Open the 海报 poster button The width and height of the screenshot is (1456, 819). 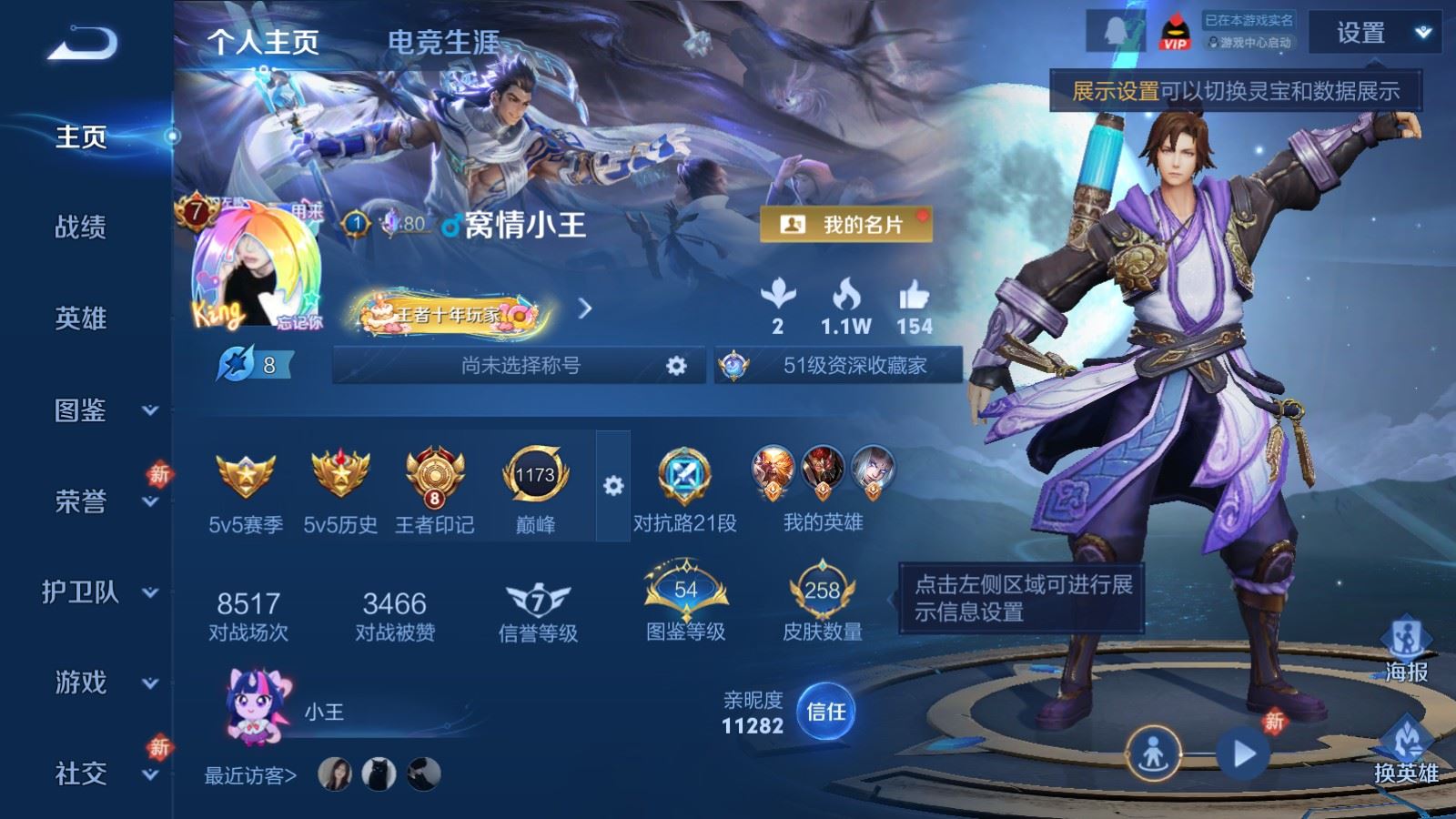(x=1406, y=650)
